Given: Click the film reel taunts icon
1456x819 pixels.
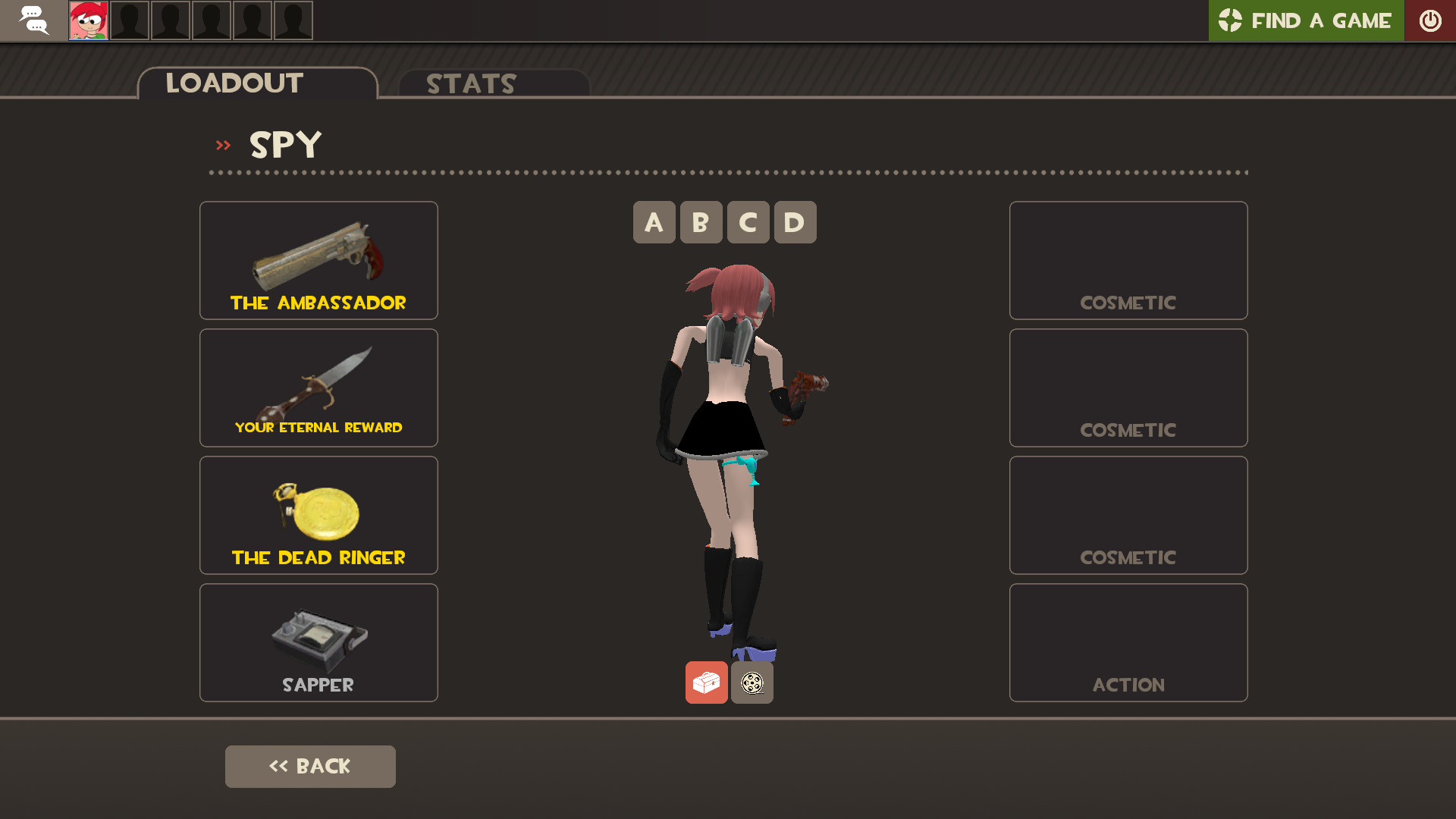Looking at the screenshot, I should coord(752,682).
